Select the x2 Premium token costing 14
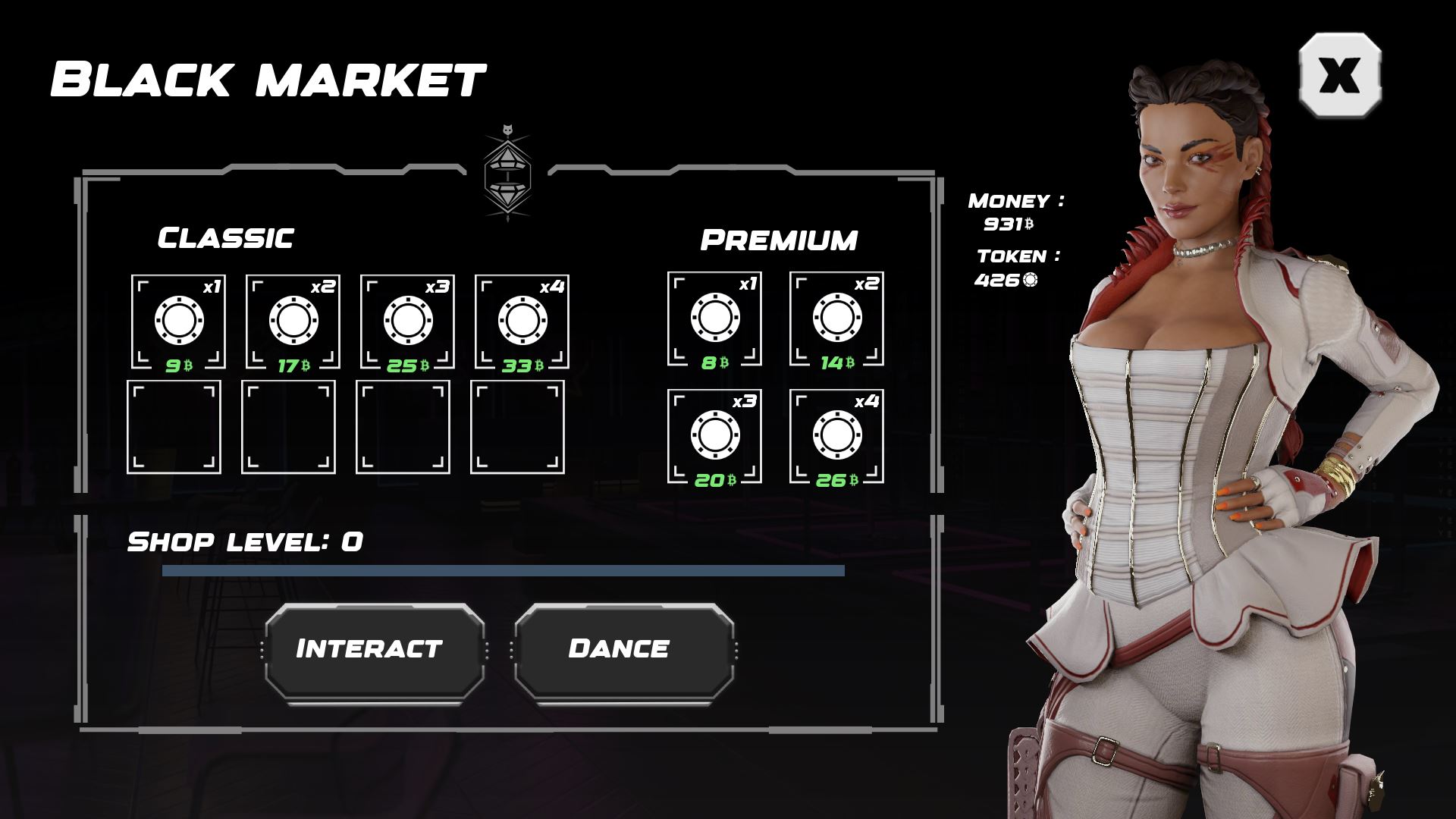This screenshot has width=1456, height=819. (839, 318)
